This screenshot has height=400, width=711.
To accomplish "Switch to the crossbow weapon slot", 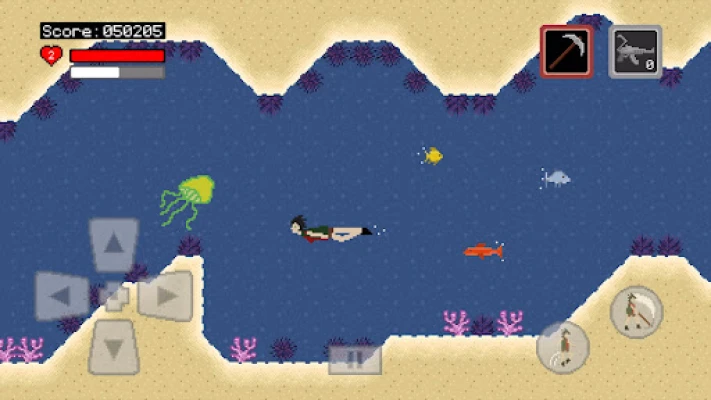I will 635,51.
